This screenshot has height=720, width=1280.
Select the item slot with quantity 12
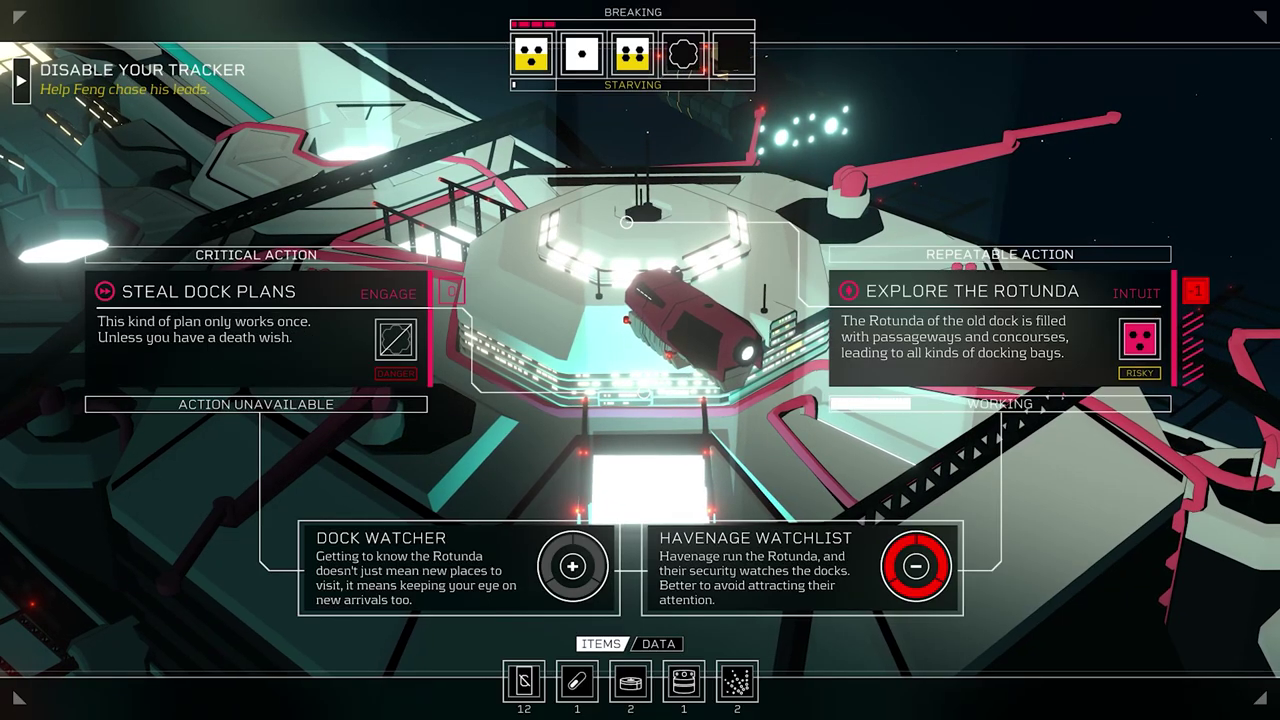pos(524,682)
